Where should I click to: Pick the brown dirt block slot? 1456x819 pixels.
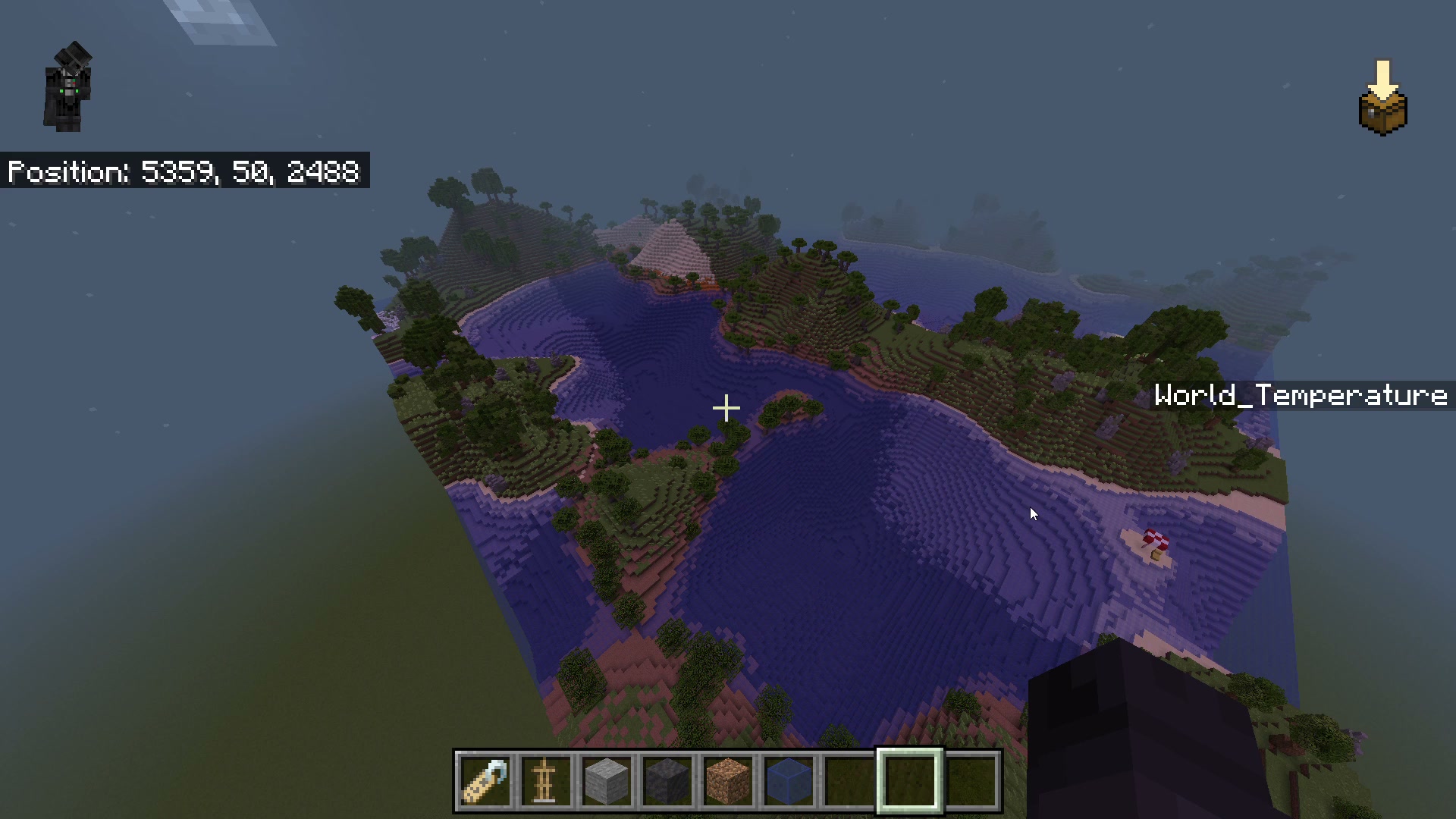coord(728,781)
